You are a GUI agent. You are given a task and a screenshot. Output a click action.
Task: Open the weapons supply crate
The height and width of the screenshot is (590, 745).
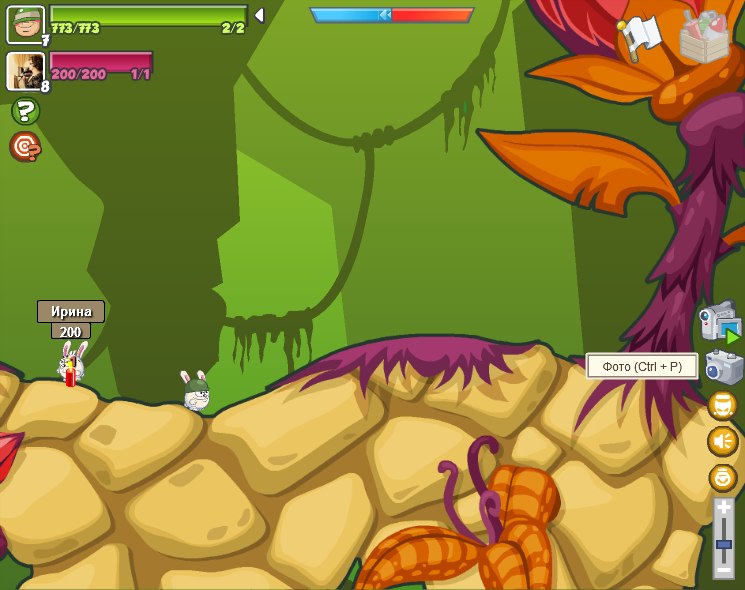[x=704, y=37]
